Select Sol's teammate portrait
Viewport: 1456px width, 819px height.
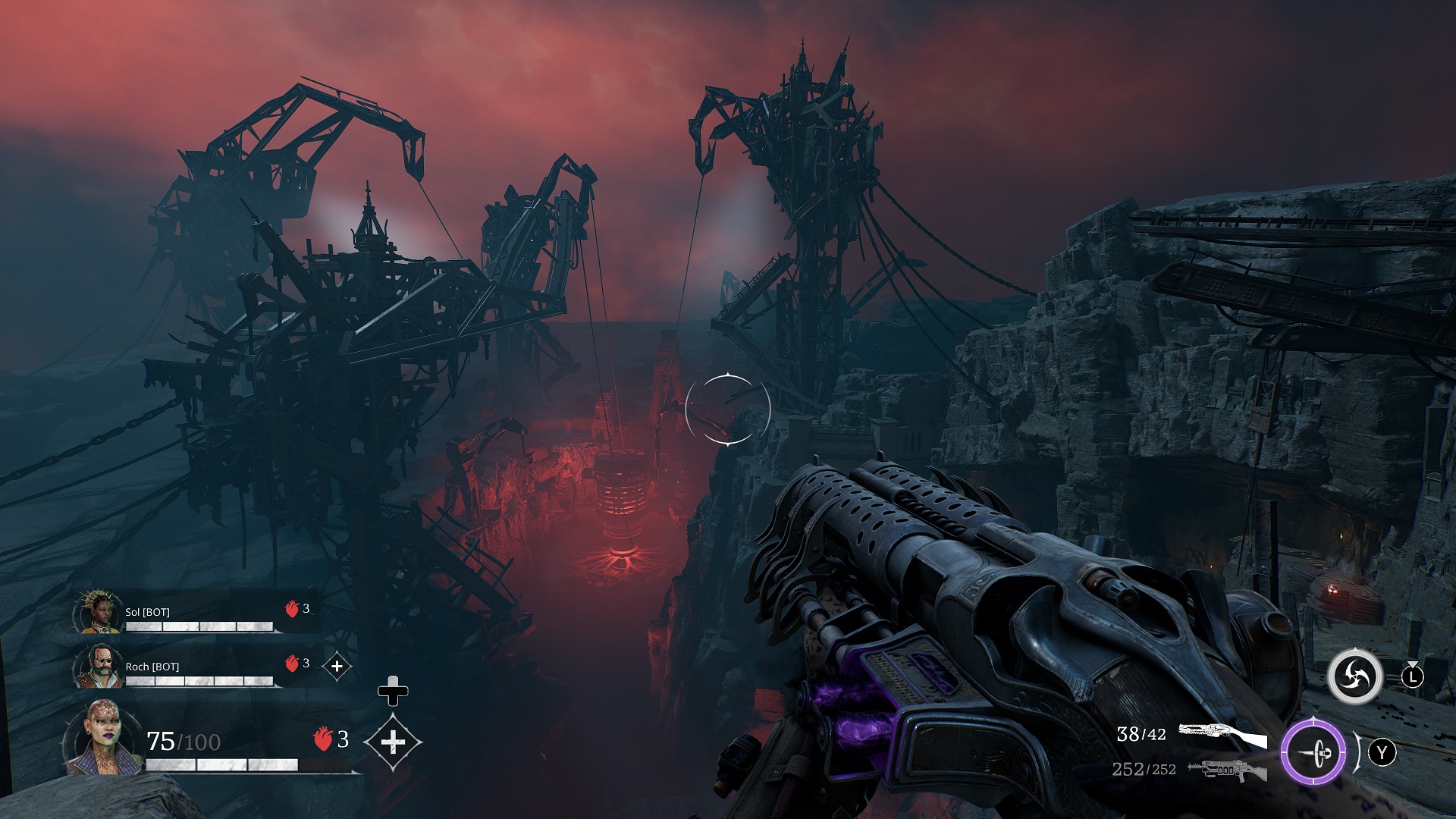pyautogui.click(x=98, y=612)
